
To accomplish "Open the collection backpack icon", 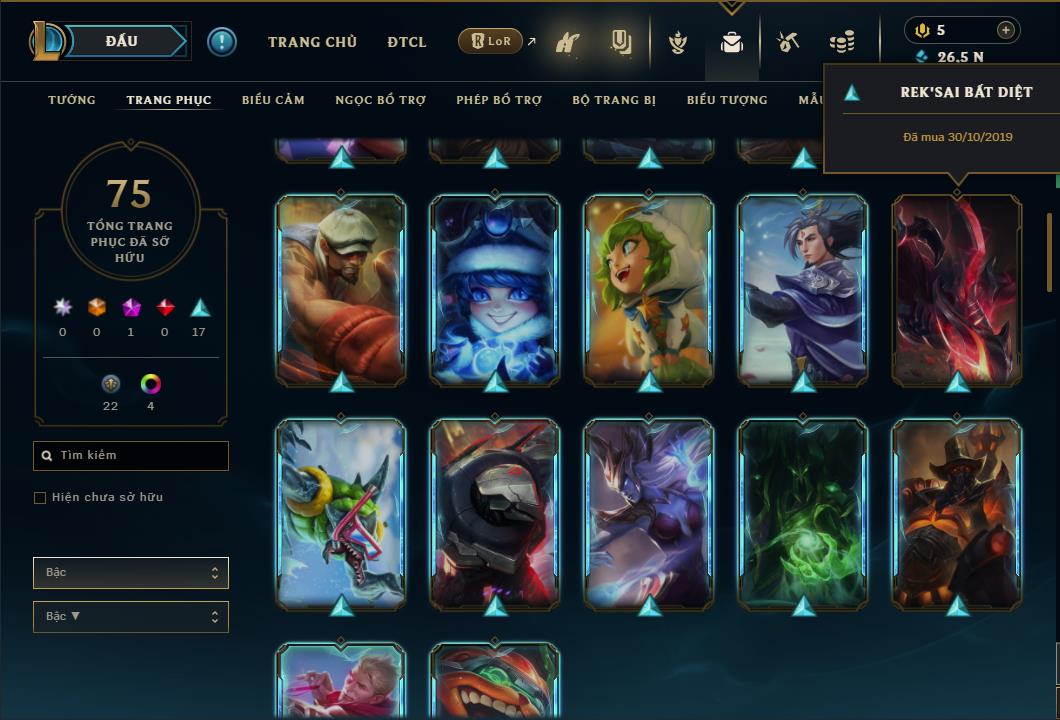I will coord(732,43).
